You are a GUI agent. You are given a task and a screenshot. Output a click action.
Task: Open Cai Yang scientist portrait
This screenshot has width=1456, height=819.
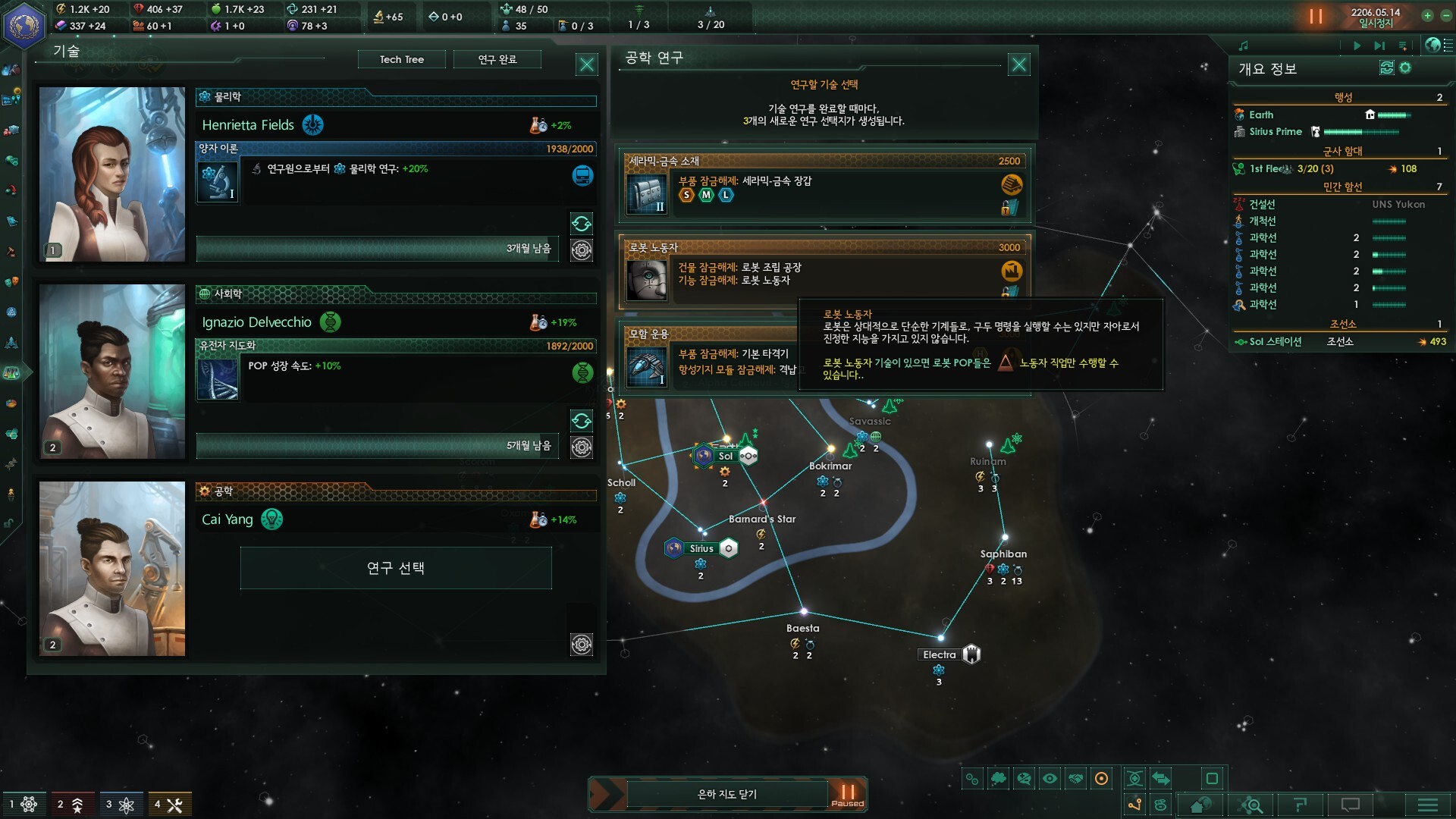[x=112, y=569]
